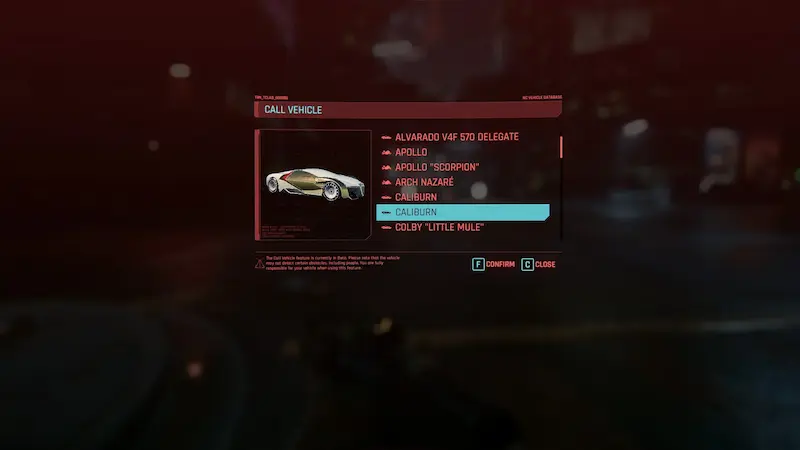Choose the Apollo "Scorpion" motorcycle

pos(437,167)
